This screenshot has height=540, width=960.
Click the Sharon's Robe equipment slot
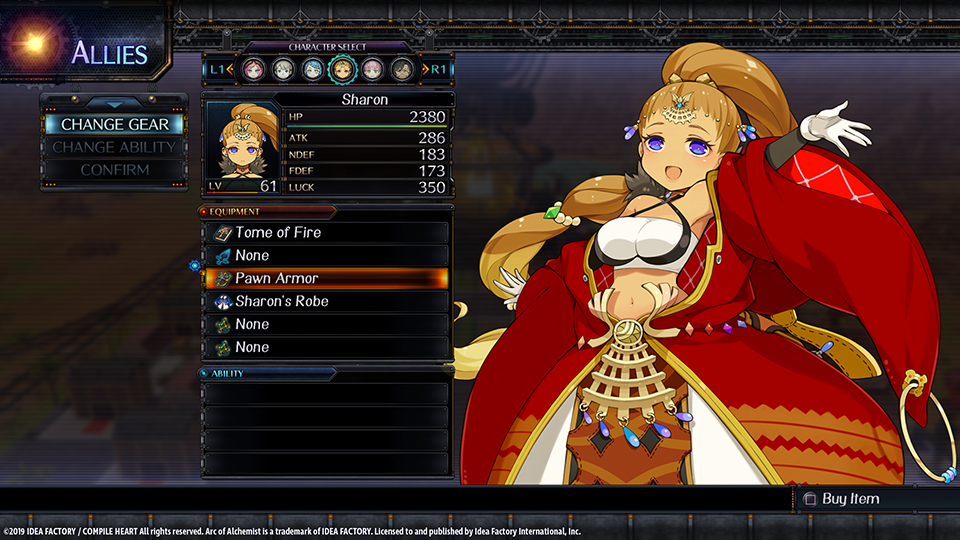click(326, 301)
